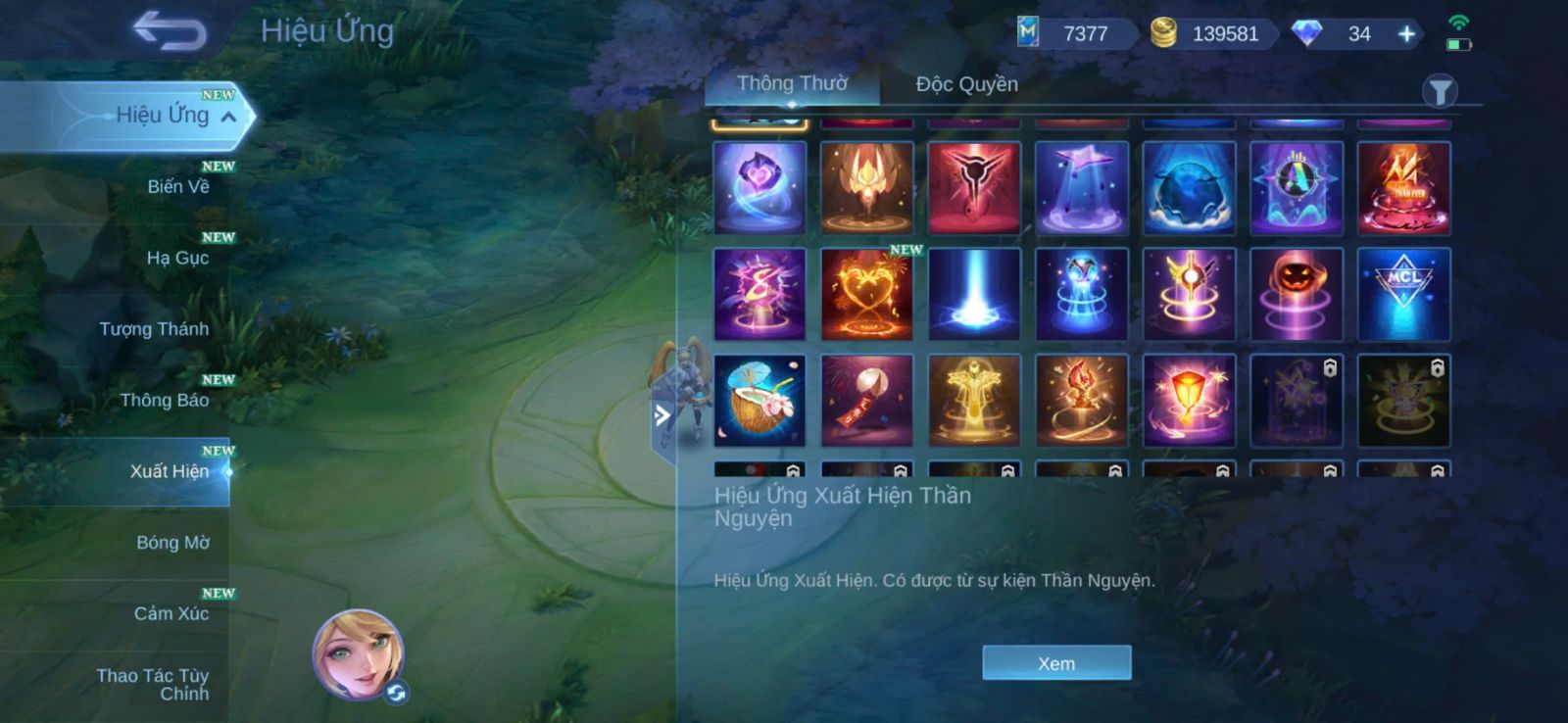Open the Thông Thường tab
The image size is (1568, 723).
point(792,84)
